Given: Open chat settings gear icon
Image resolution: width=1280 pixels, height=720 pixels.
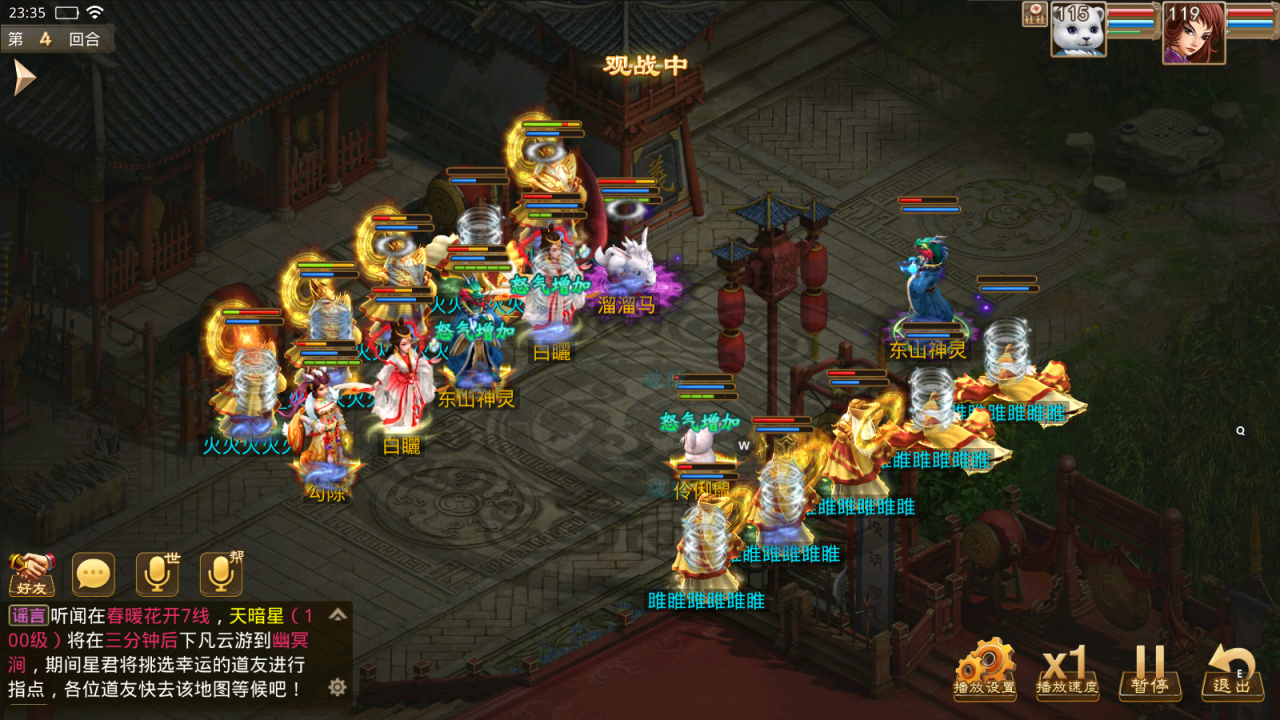Looking at the screenshot, I should 338,687.
